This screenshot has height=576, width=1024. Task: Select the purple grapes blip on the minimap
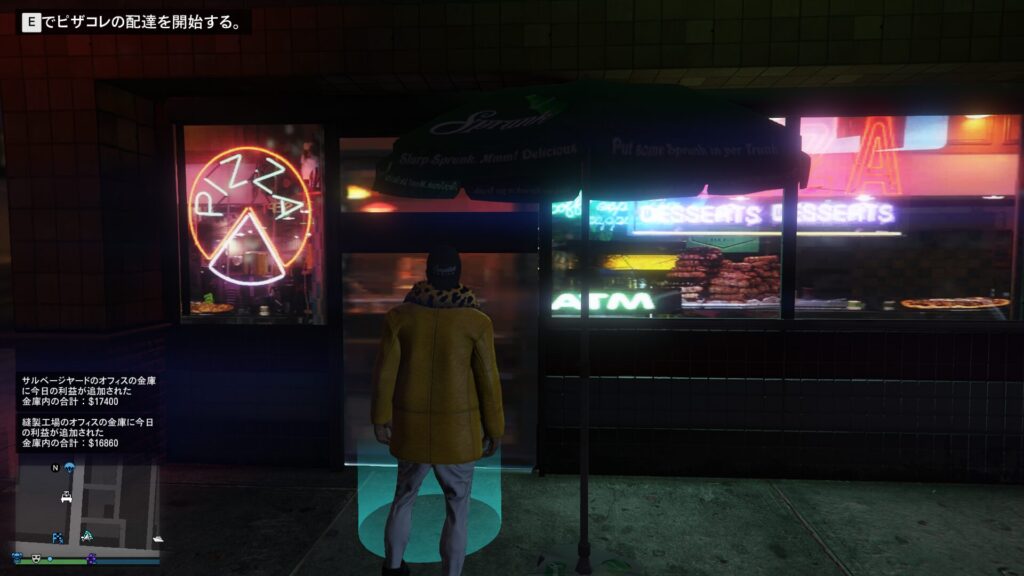pos(91,558)
